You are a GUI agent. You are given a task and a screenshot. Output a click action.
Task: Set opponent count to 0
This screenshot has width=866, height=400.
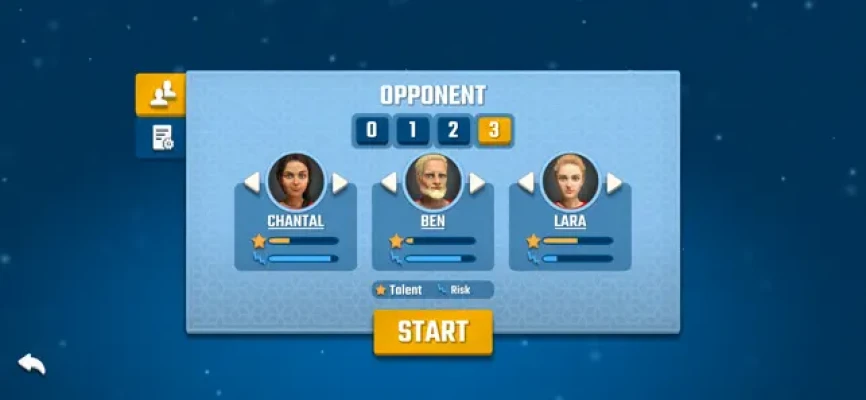372,130
